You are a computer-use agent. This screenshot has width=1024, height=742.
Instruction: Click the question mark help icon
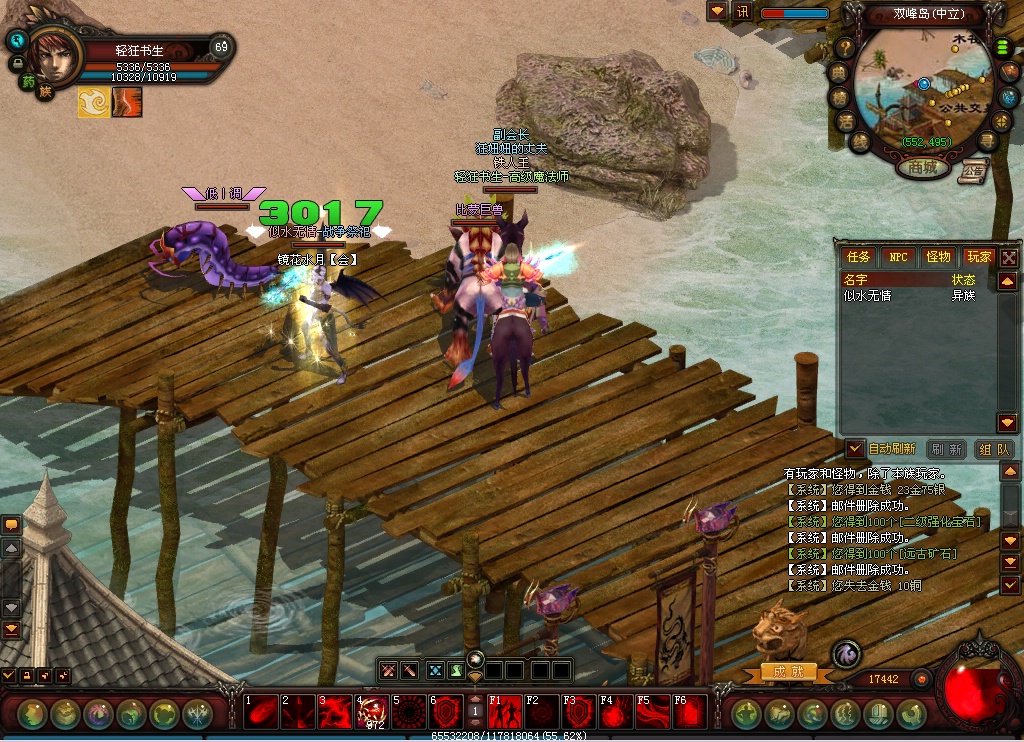[x=845, y=47]
